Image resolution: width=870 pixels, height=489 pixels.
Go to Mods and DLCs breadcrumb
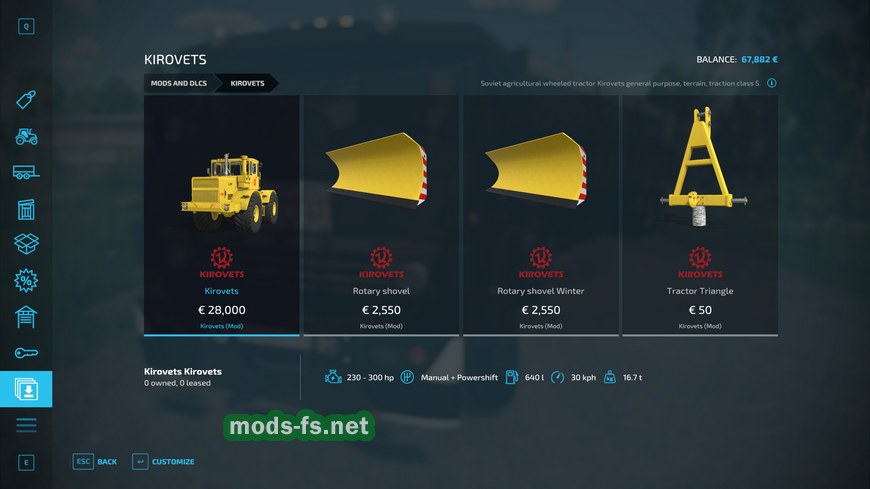179,83
